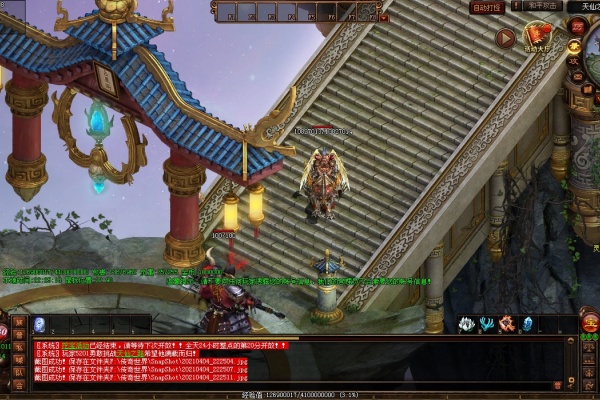Image resolution: width=600 pixels, height=400 pixels.
Task: Use the glowing blue skill in left hotbar
Action: (40, 324)
